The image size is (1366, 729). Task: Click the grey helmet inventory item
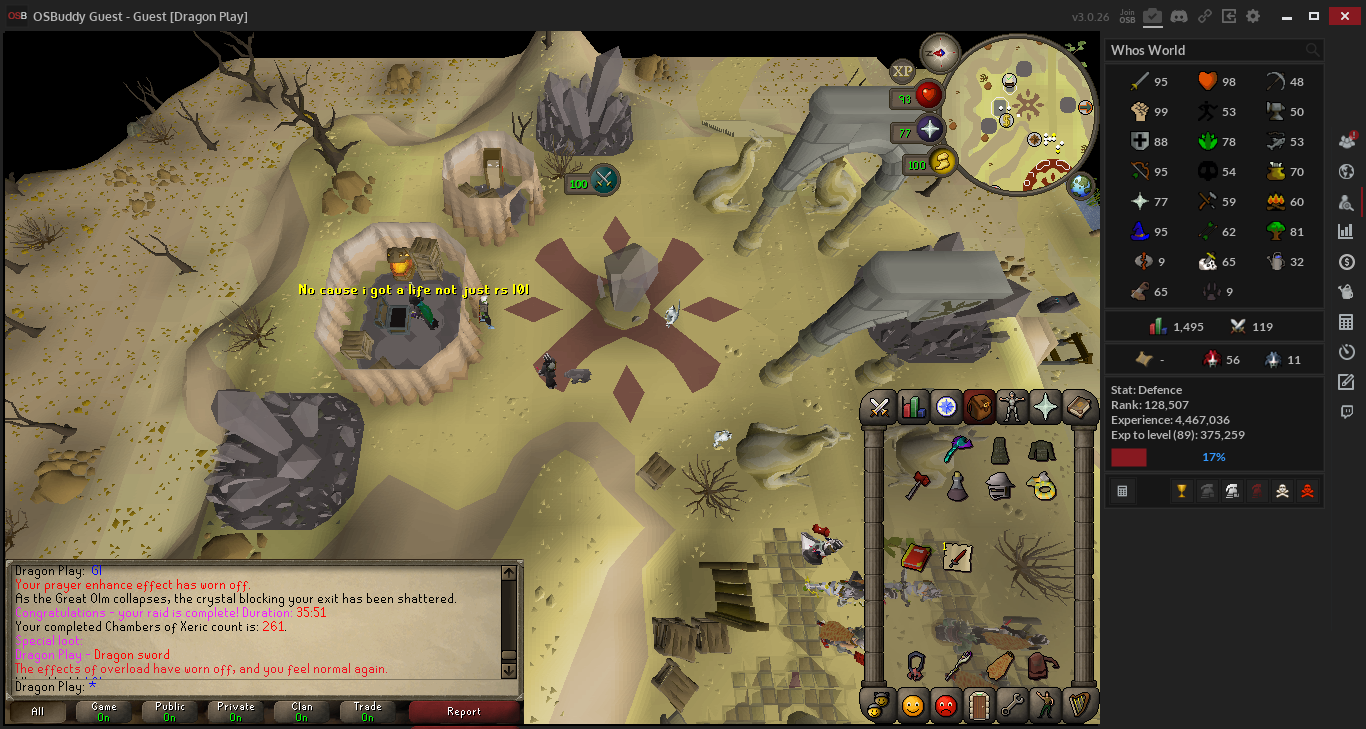tap(1000, 486)
